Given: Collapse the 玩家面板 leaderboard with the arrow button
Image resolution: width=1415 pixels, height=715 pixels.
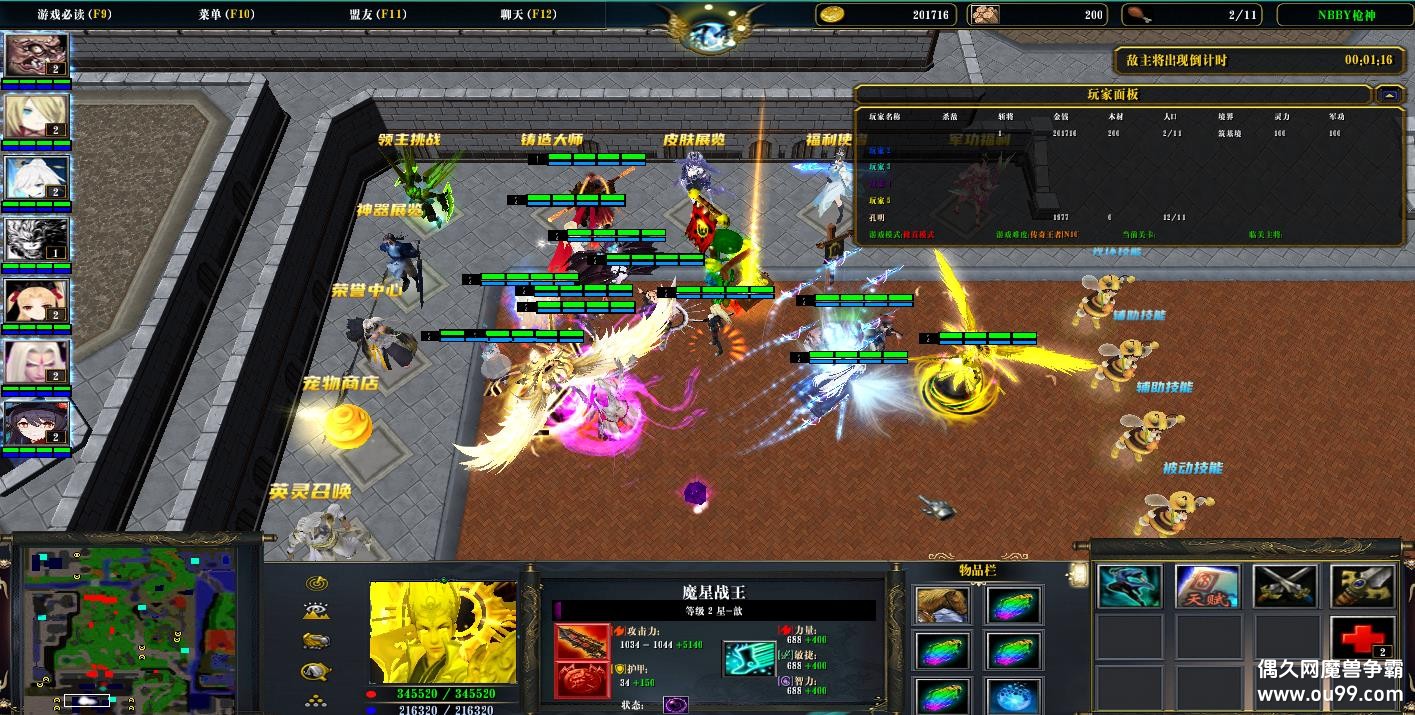Looking at the screenshot, I should (x=1388, y=95).
